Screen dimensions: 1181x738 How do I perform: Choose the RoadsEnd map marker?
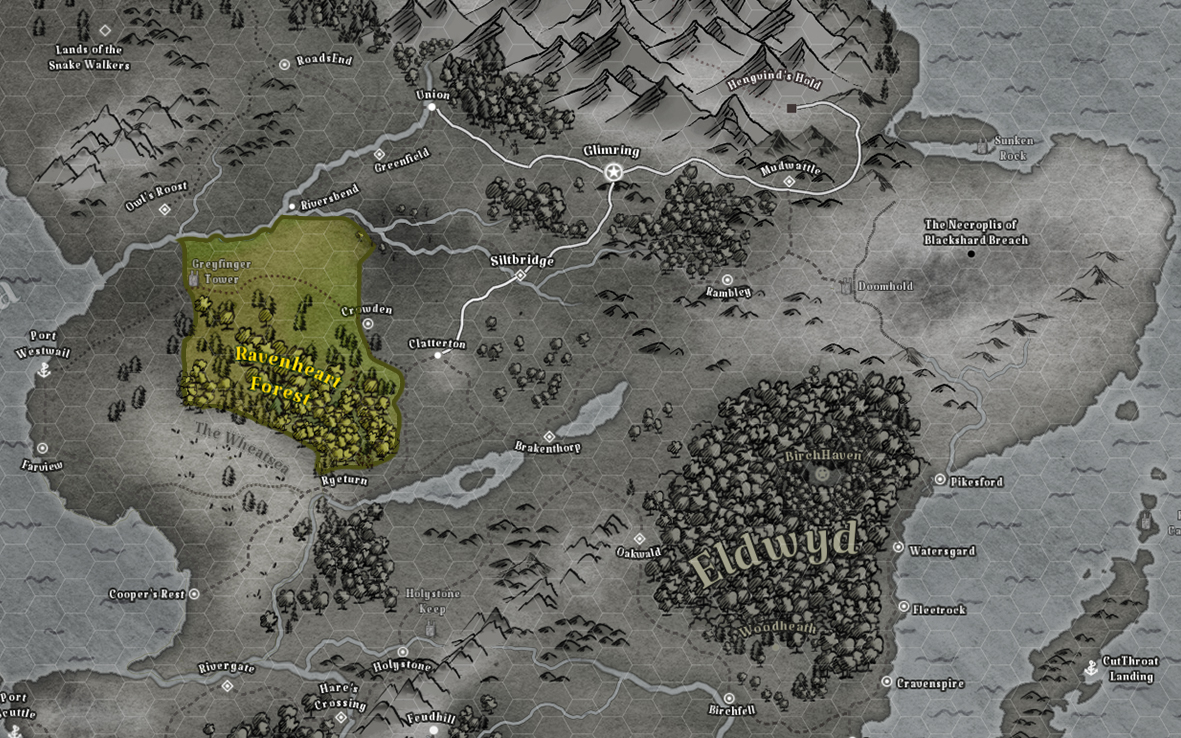[284, 64]
